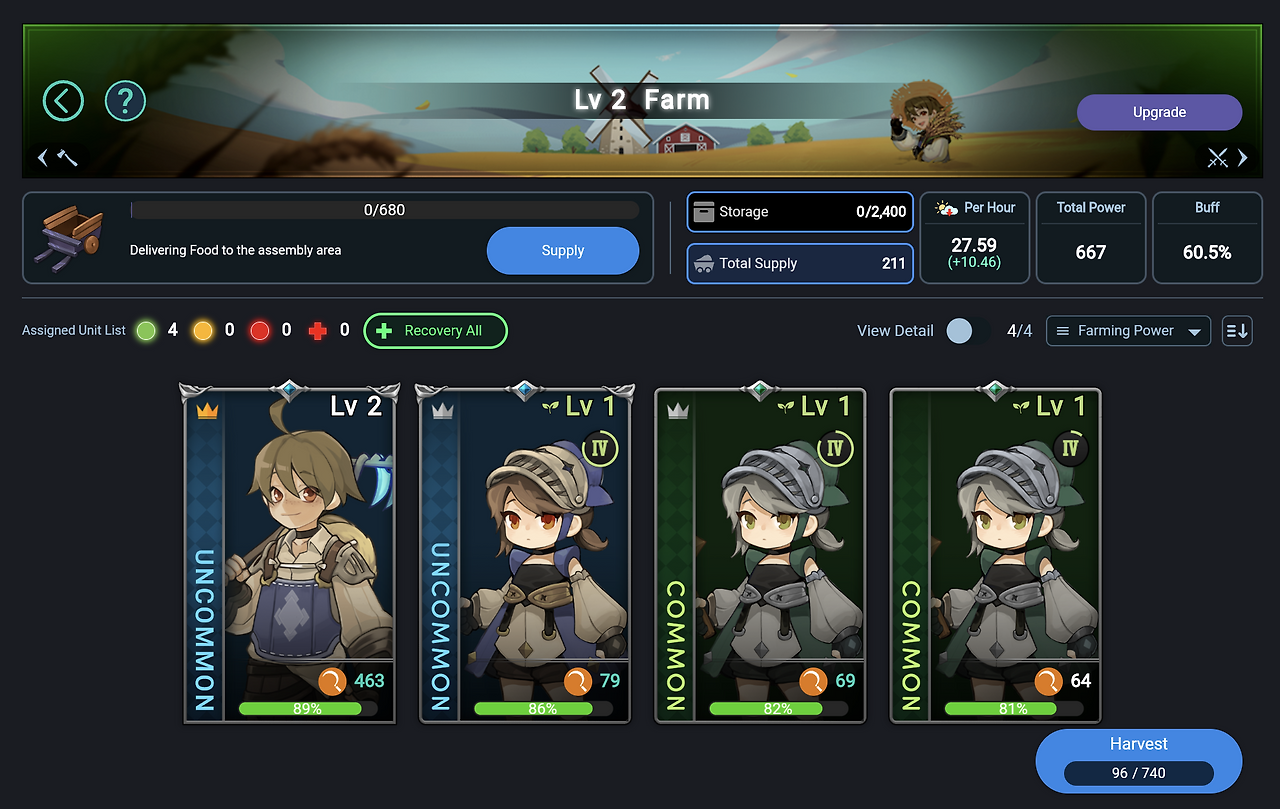Open the question mark help button
This screenshot has height=809, width=1280.
tap(125, 101)
